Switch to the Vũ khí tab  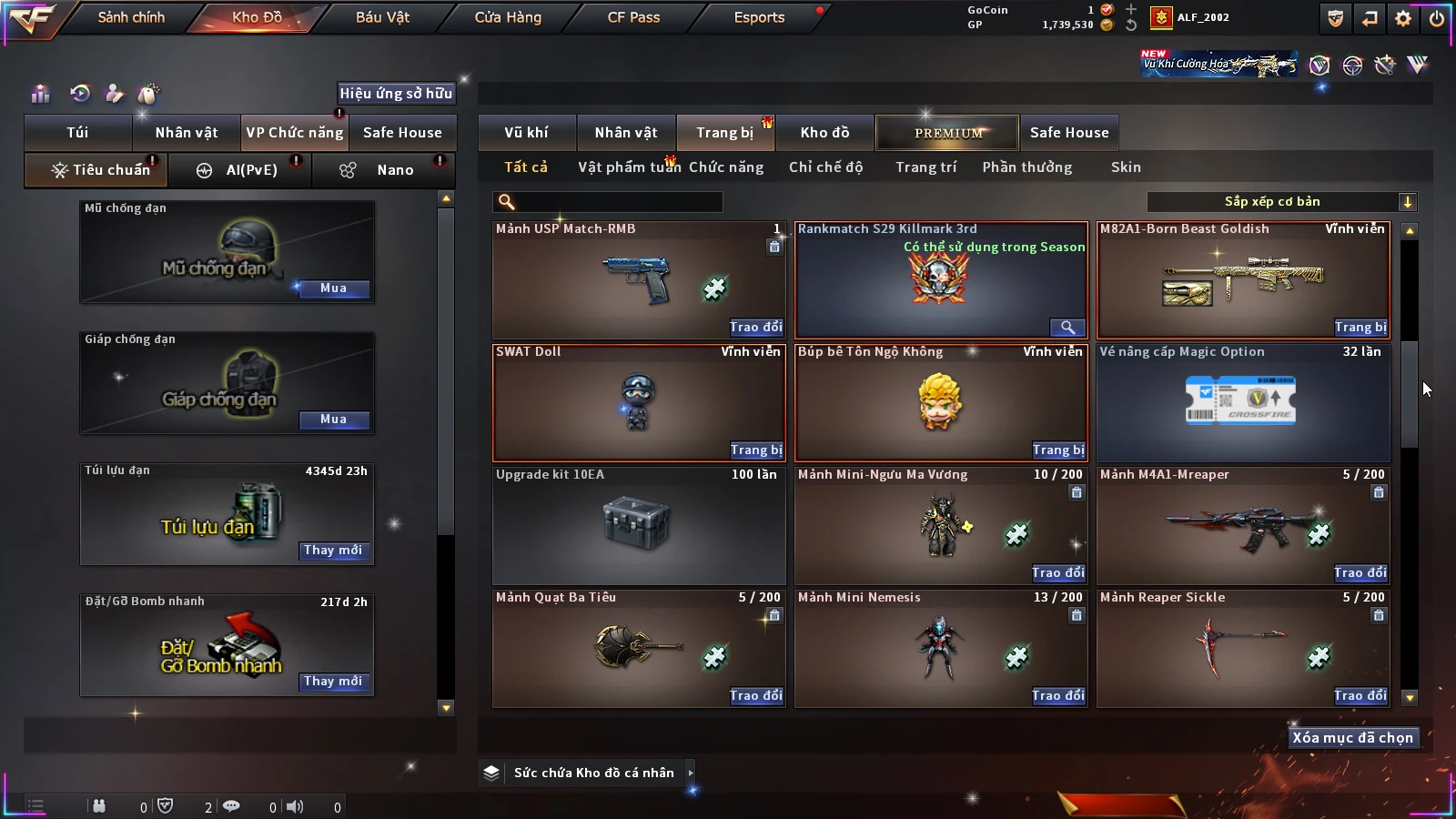526,133
